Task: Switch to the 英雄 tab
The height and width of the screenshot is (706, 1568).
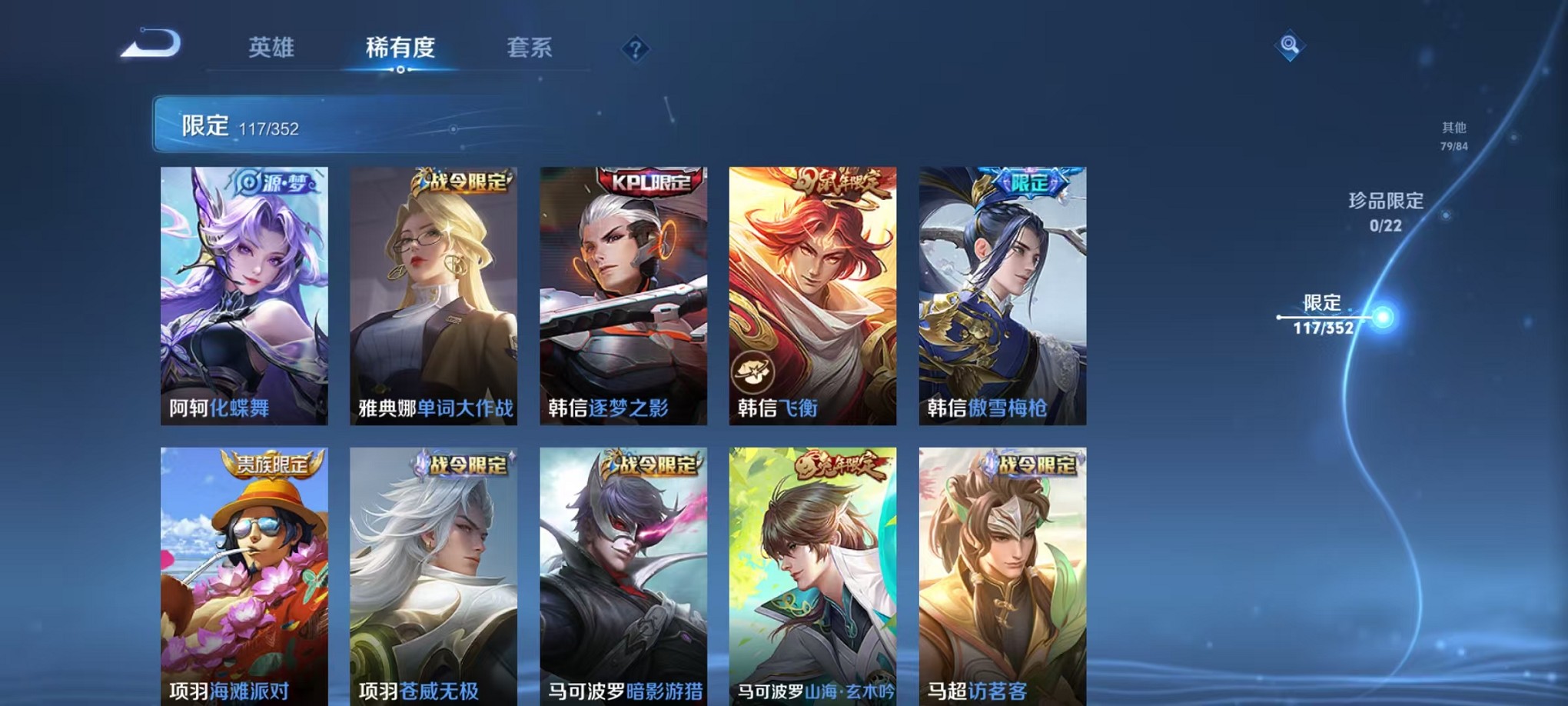Action: click(x=269, y=48)
